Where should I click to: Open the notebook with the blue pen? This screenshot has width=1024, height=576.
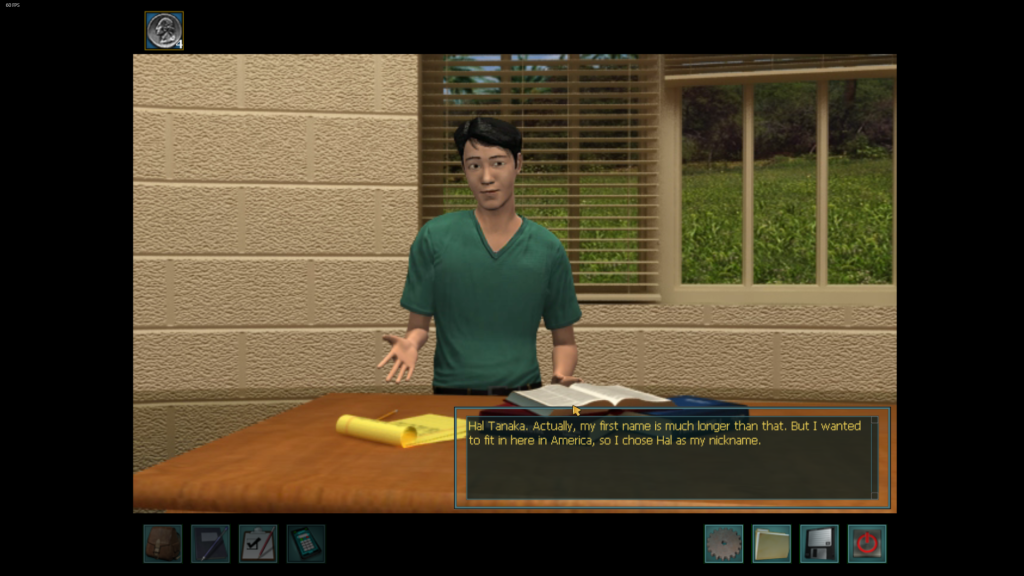point(210,543)
